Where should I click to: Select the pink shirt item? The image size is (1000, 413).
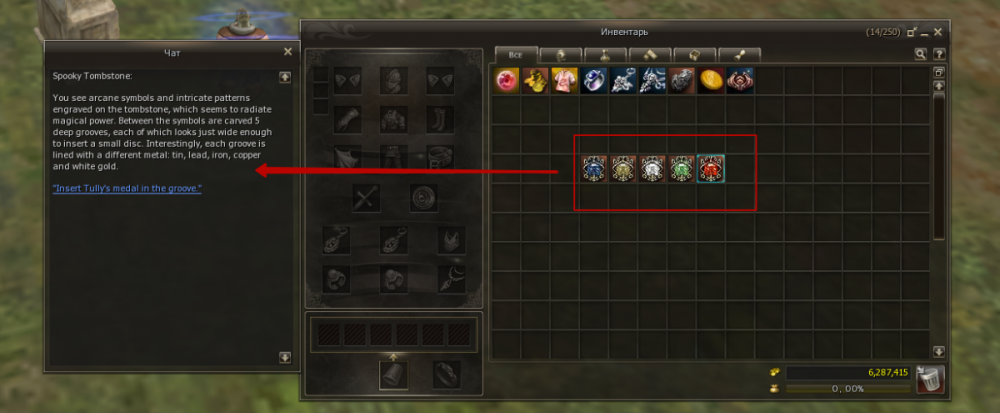[566, 81]
